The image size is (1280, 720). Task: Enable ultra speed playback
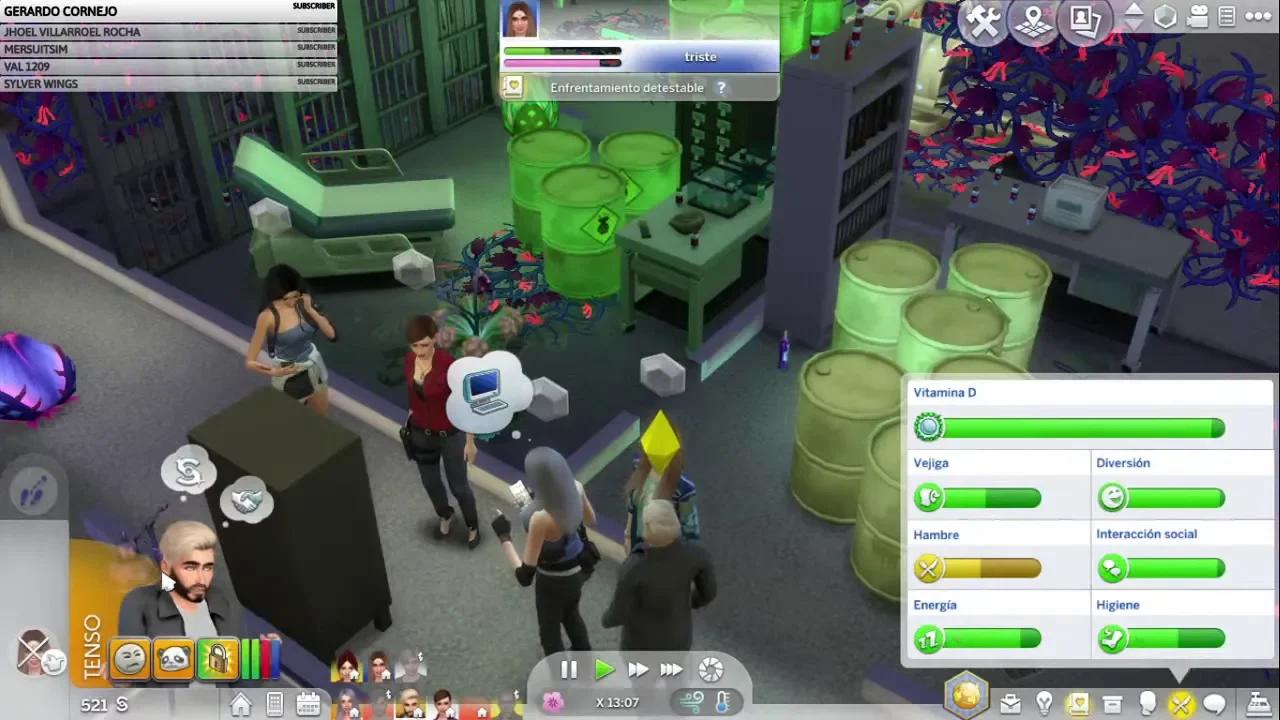click(671, 670)
